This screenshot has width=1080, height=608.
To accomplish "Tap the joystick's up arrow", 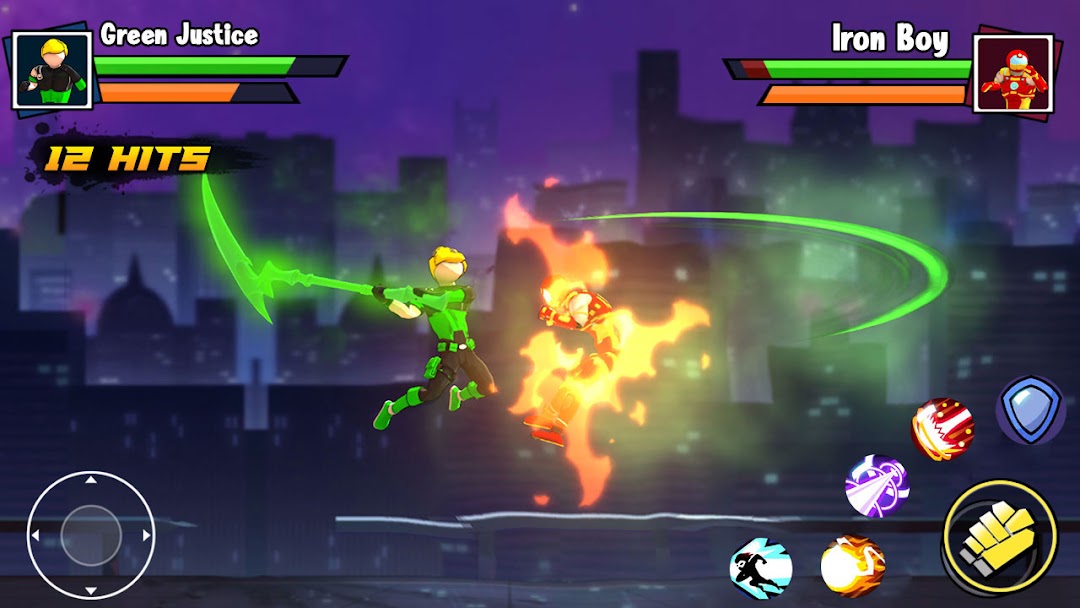I will coord(90,481).
